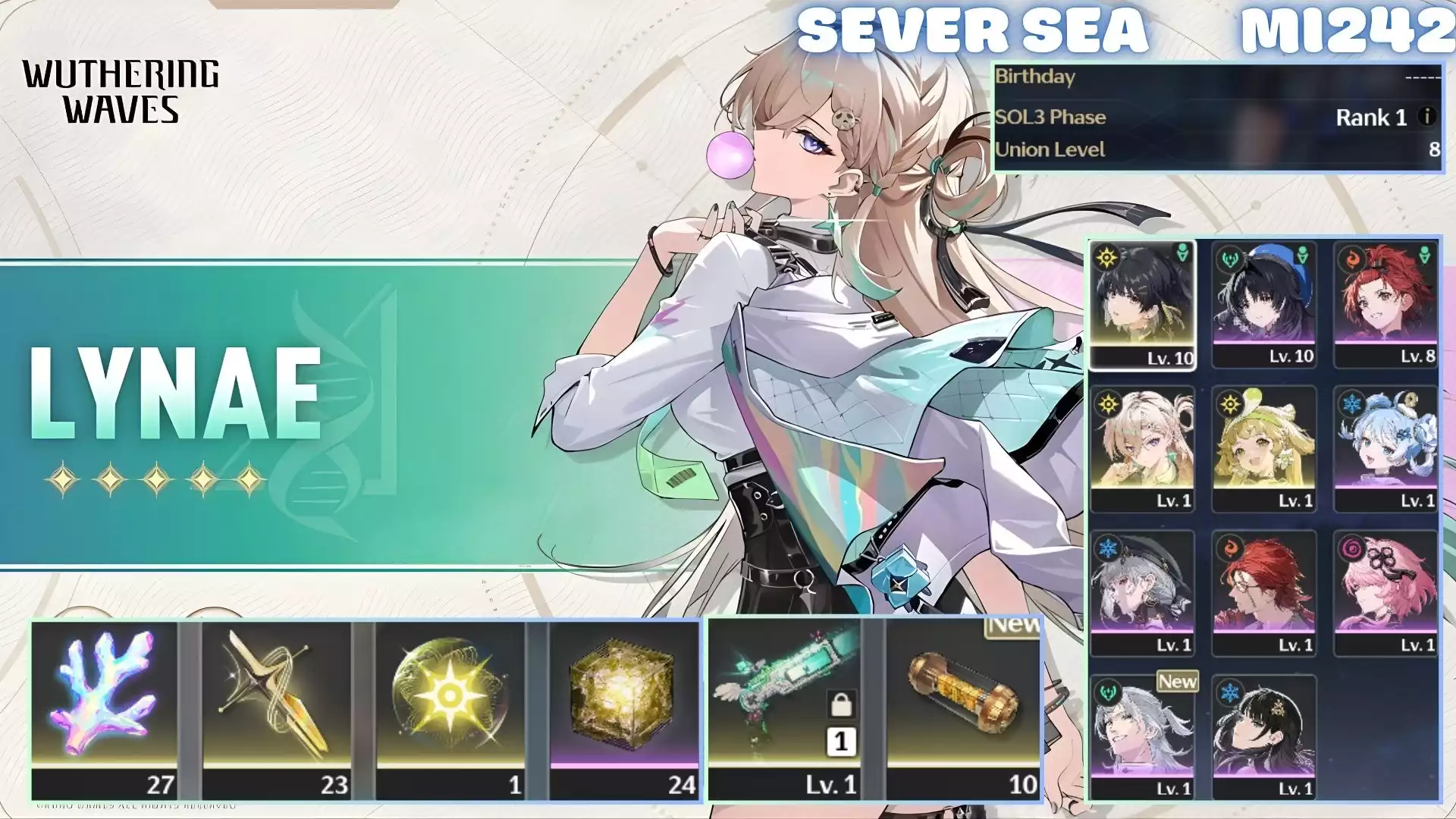Open the teal pistol weapon slot

point(786,709)
